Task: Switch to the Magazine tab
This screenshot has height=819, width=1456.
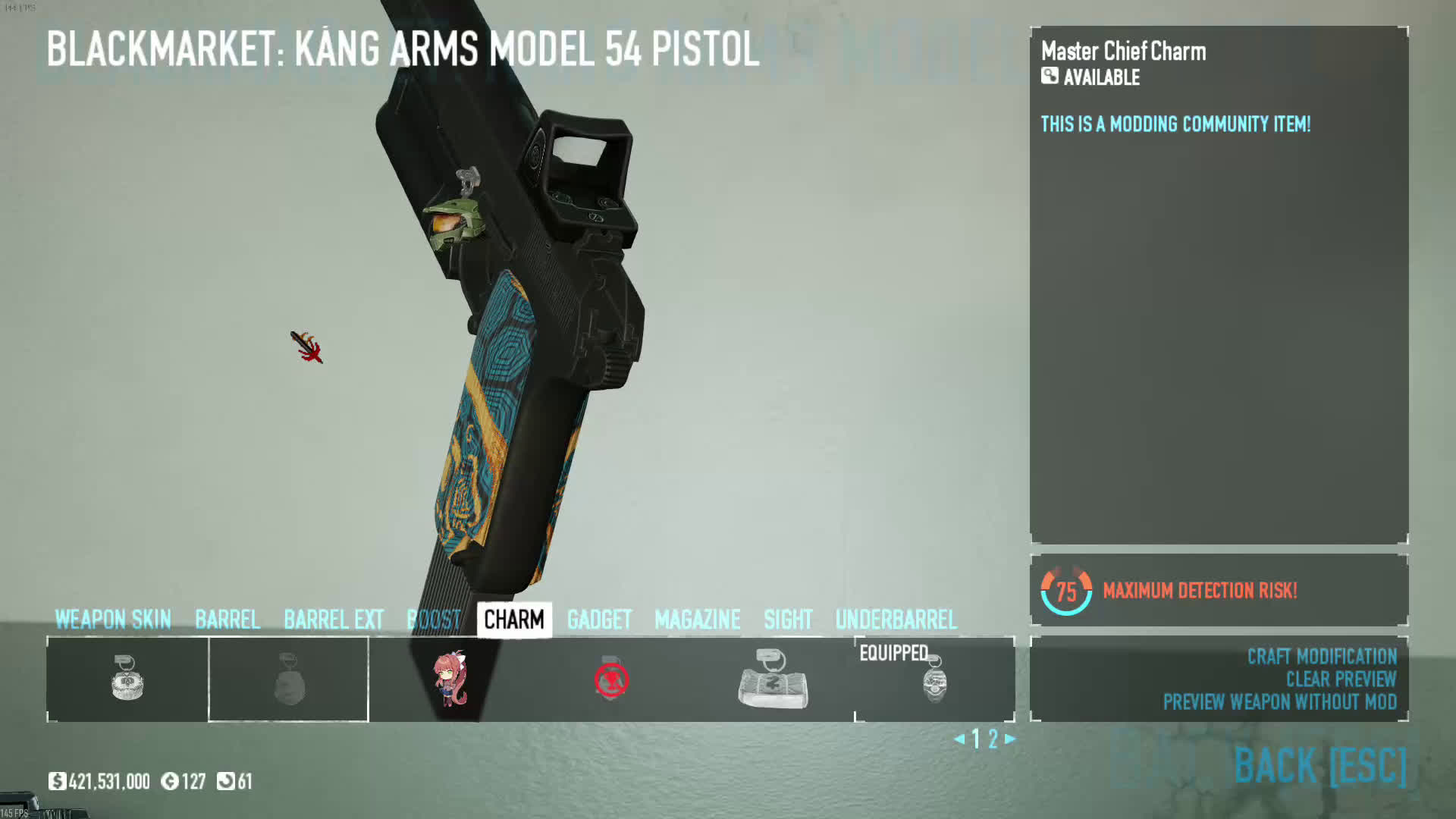Action: coord(697,620)
